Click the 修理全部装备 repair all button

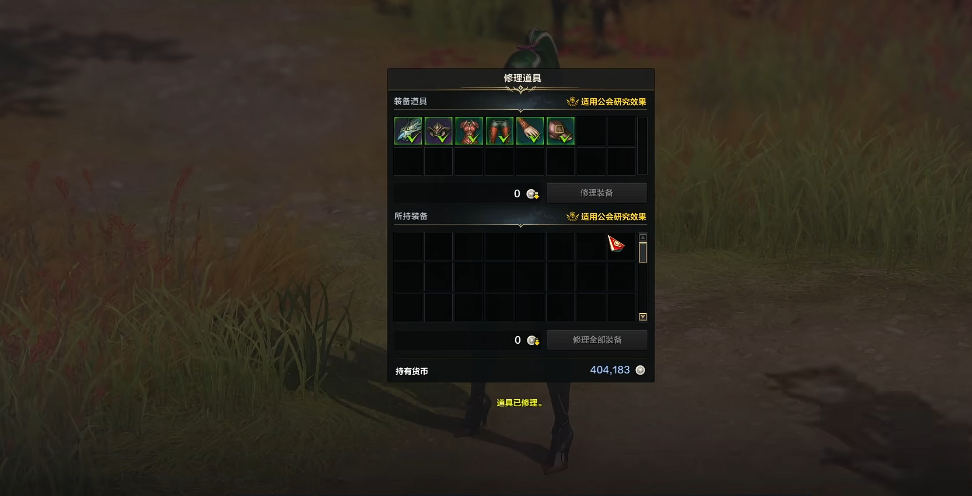click(596, 340)
